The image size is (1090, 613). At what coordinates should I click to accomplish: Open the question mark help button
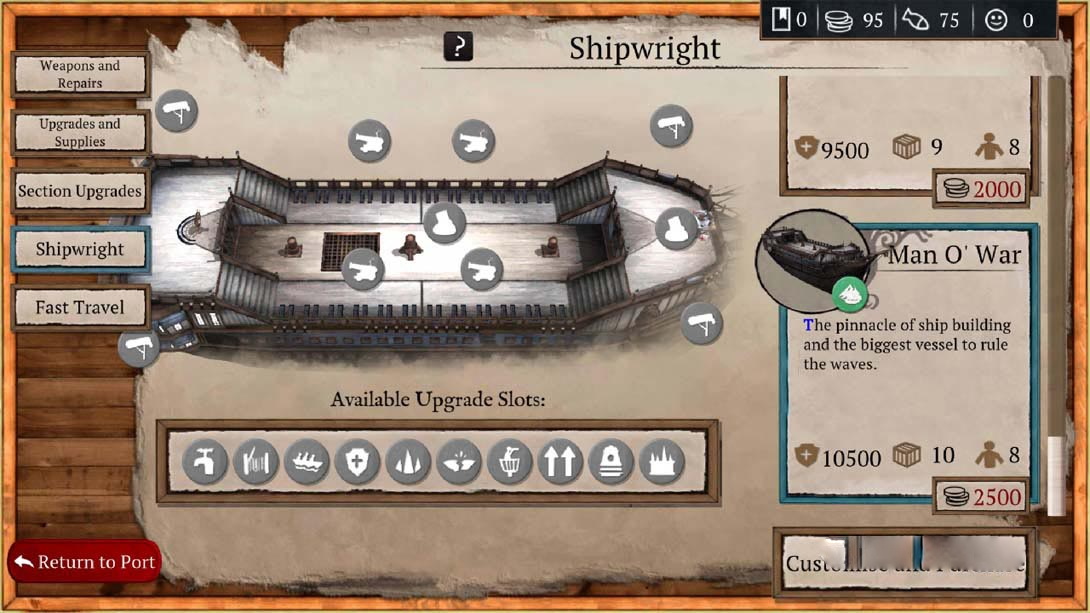coord(458,47)
